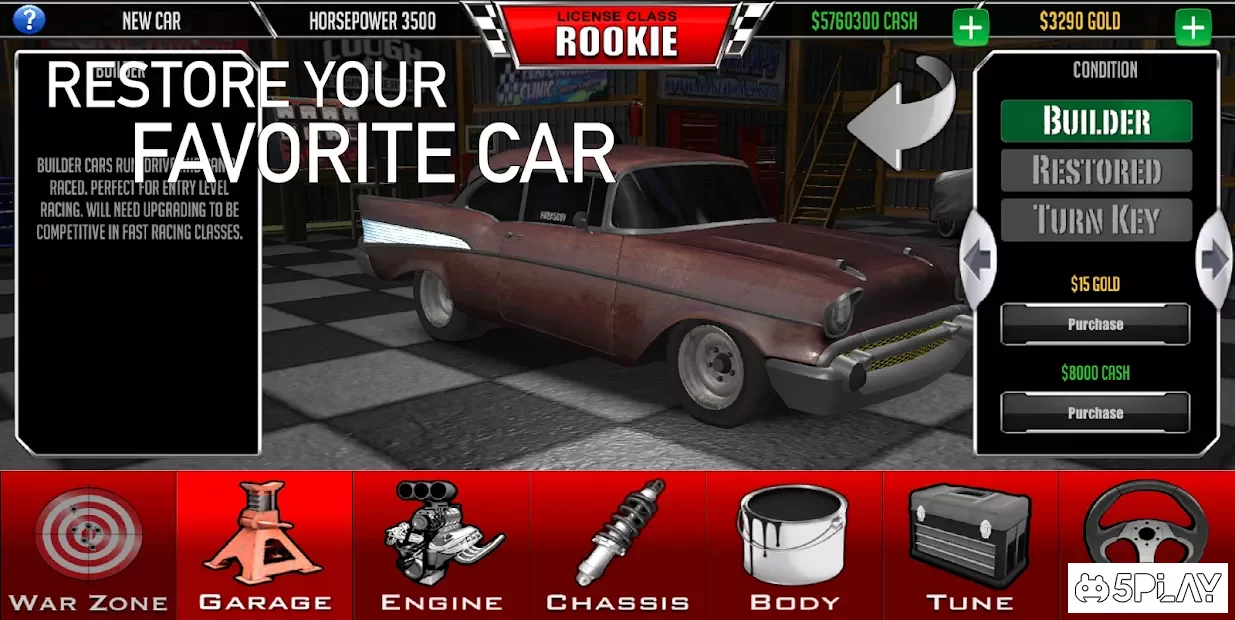Switch to the Tune toolbox tab

(970, 545)
